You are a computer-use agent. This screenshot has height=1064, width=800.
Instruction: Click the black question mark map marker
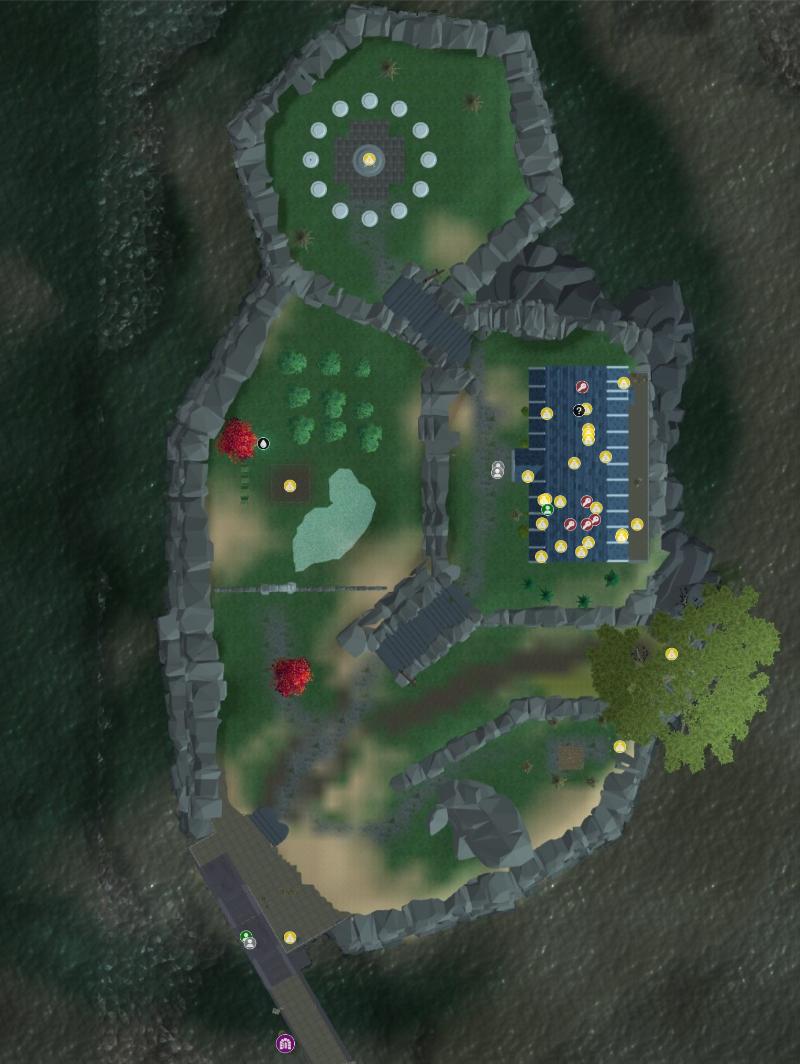(578, 410)
